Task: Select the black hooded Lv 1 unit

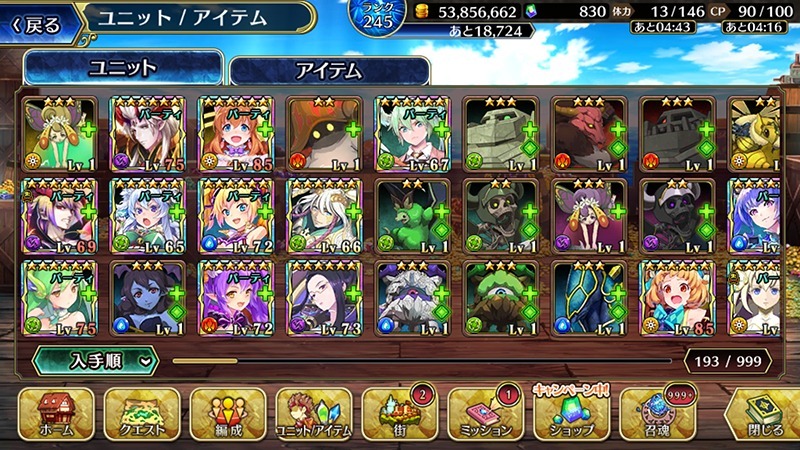Action: (325, 135)
